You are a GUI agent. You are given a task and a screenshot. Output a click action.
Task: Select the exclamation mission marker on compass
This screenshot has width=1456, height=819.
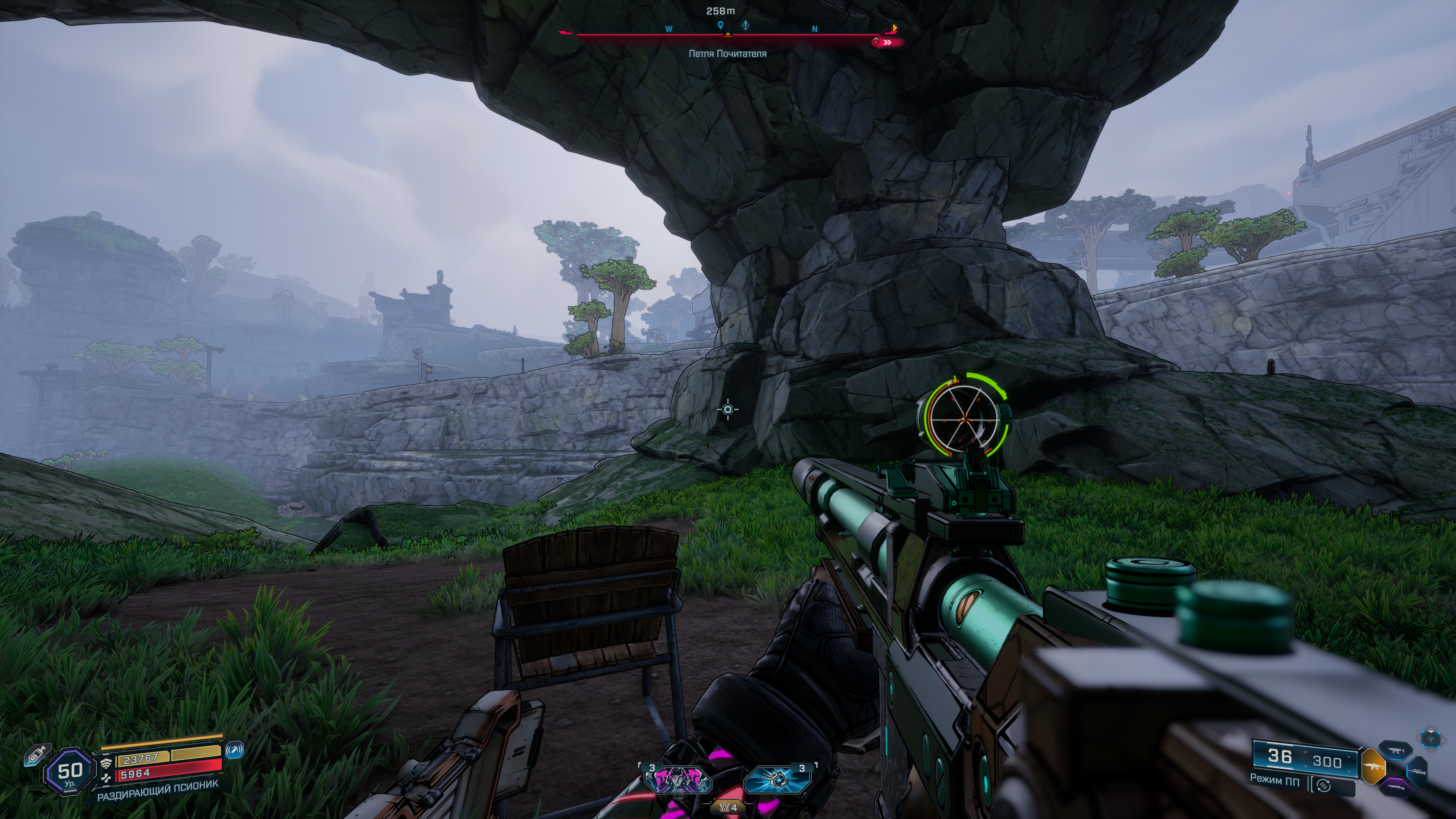click(x=745, y=25)
